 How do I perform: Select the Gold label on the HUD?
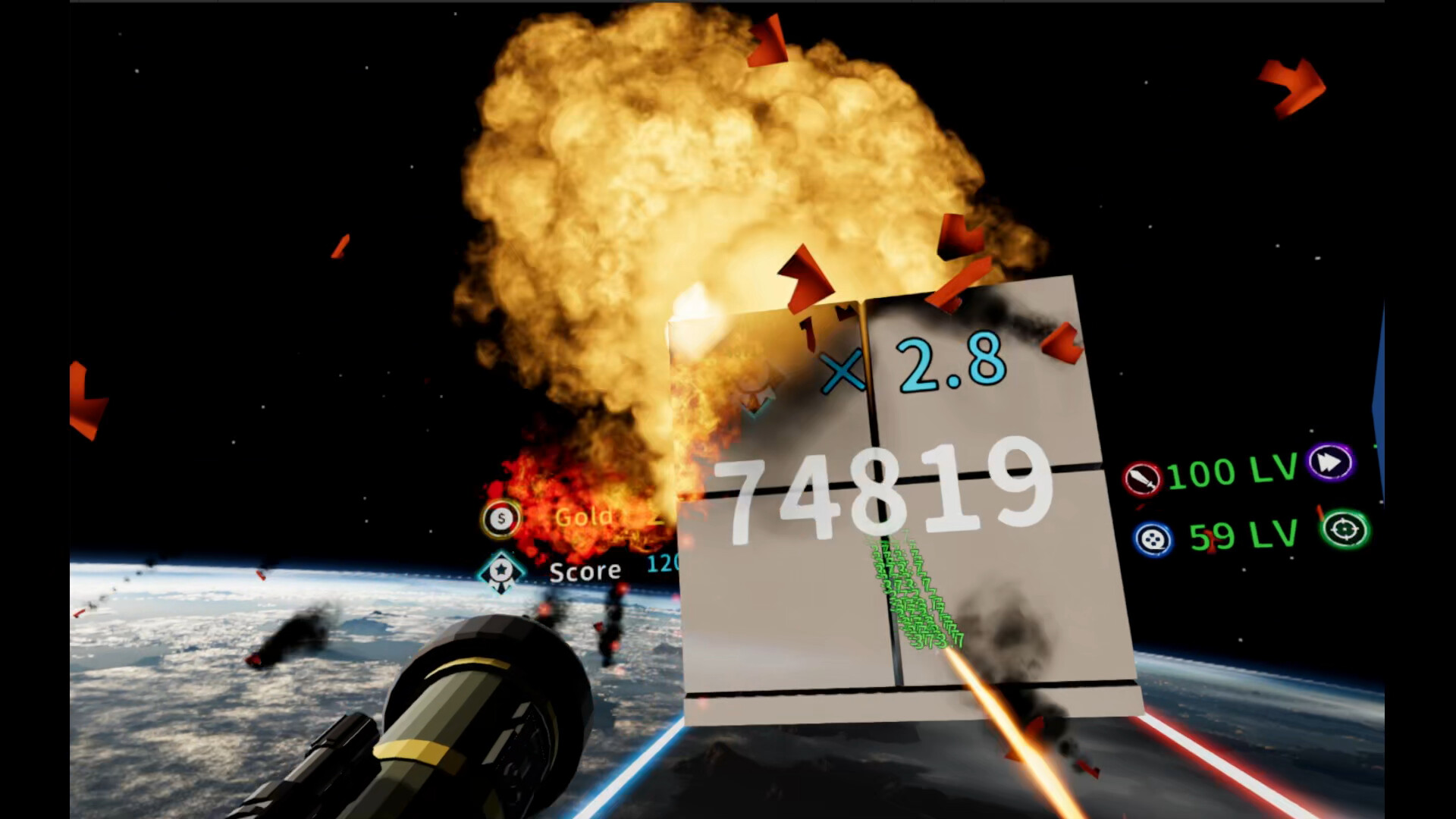tap(585, 518)
